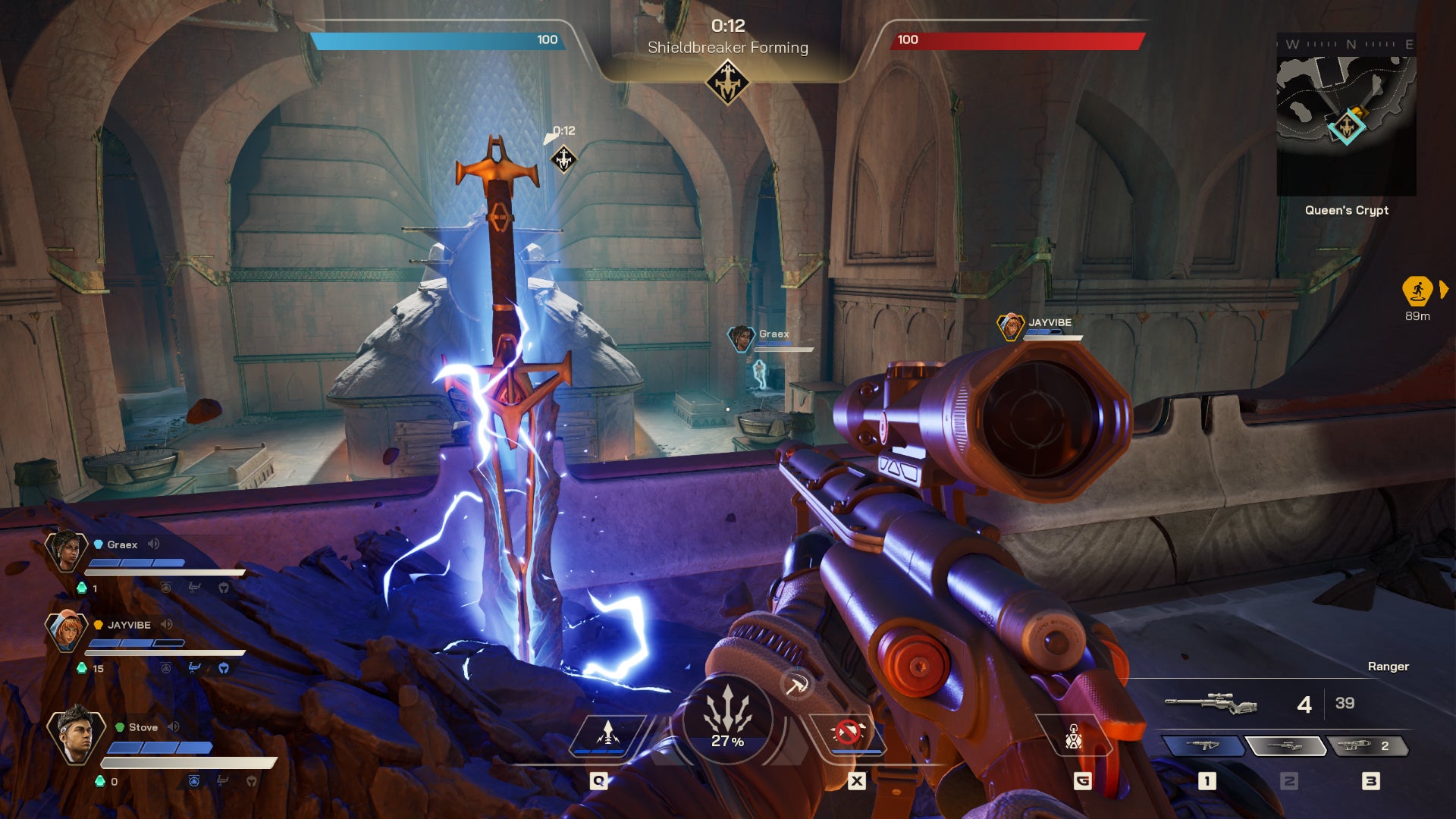Mute JAYVIBE's voice chat speaker
1456x819 pixels.
click(168, 624)
